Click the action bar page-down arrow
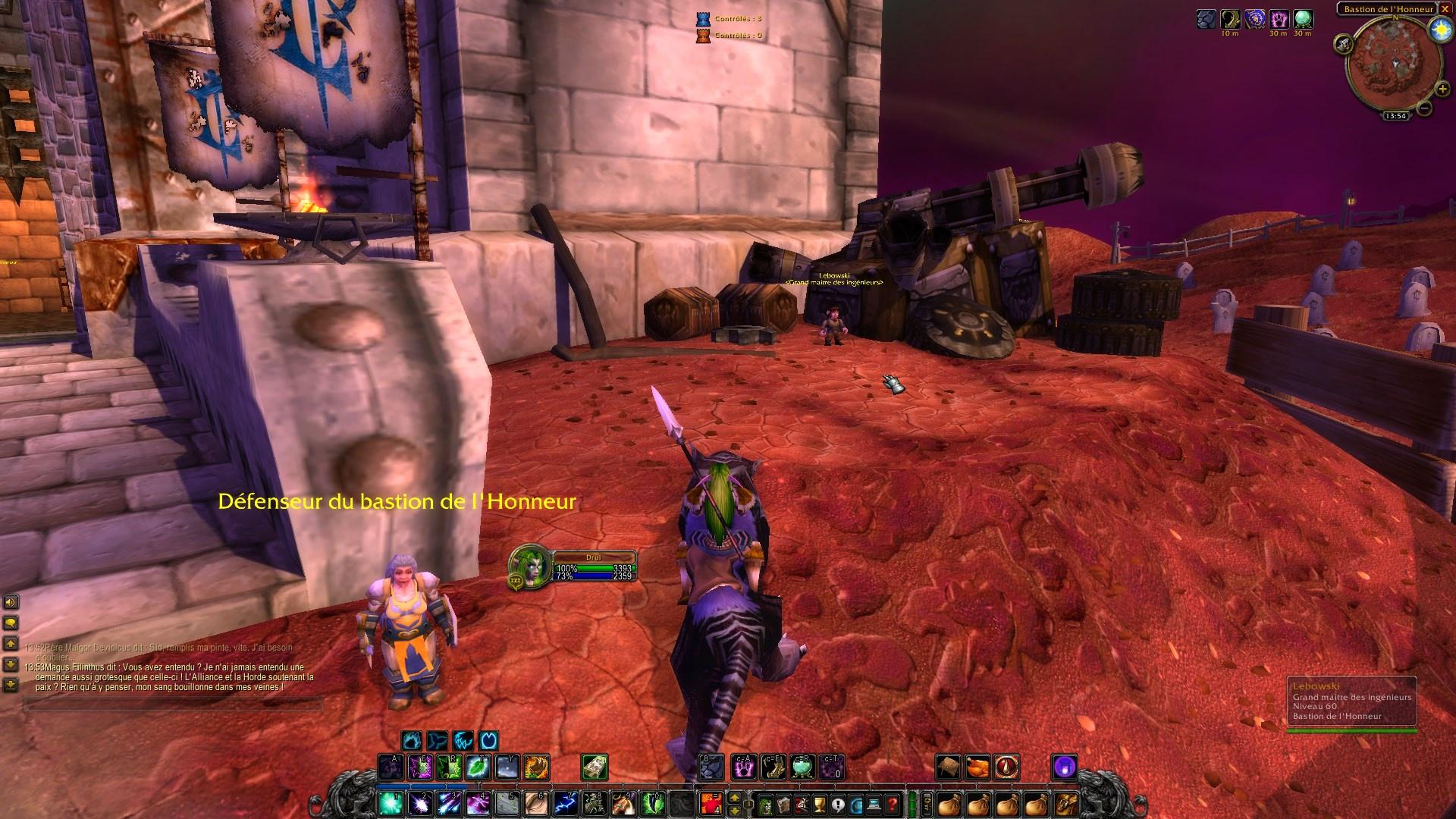This screenshot has height=819, width=1456. pos(735,811)
